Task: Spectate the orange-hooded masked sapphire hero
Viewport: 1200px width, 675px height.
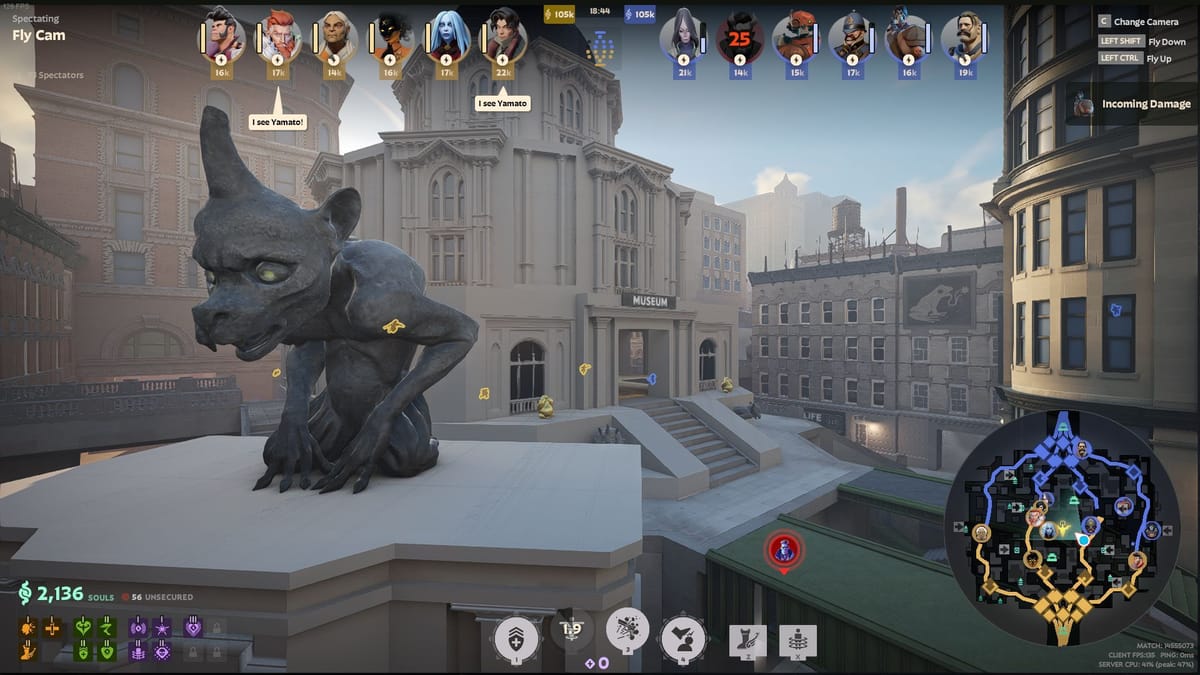Action: [x=797, y=37]
